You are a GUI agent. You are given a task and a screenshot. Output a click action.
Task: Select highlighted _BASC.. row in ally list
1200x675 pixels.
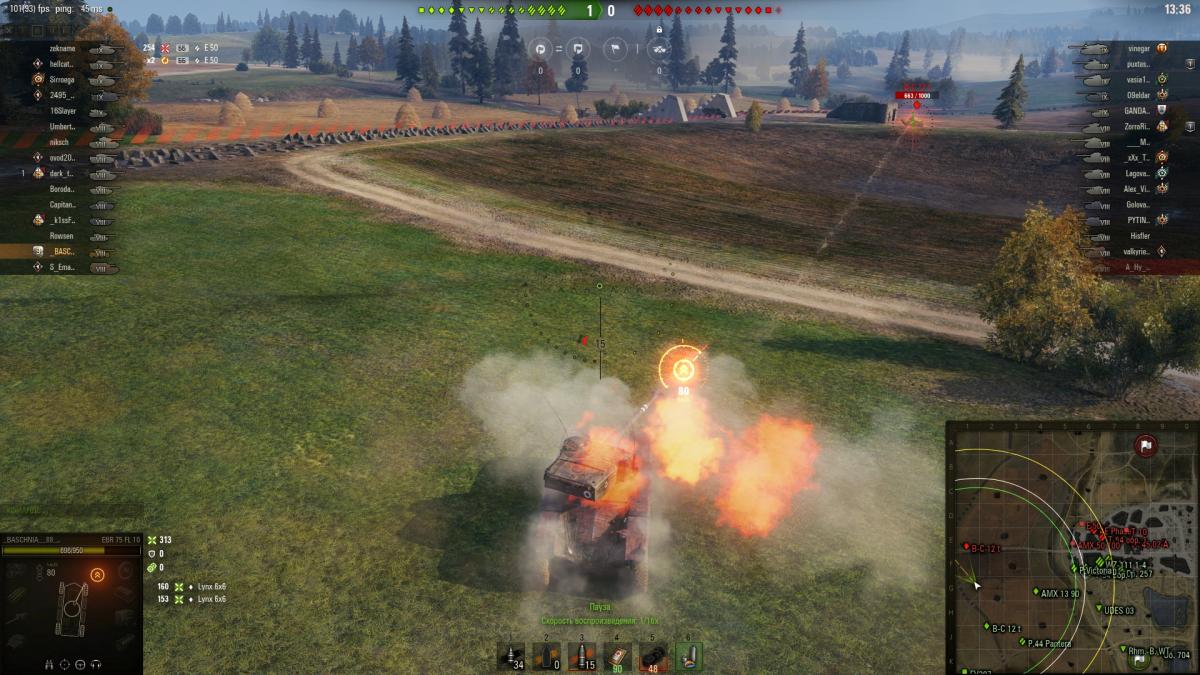[x=62, y=251]
